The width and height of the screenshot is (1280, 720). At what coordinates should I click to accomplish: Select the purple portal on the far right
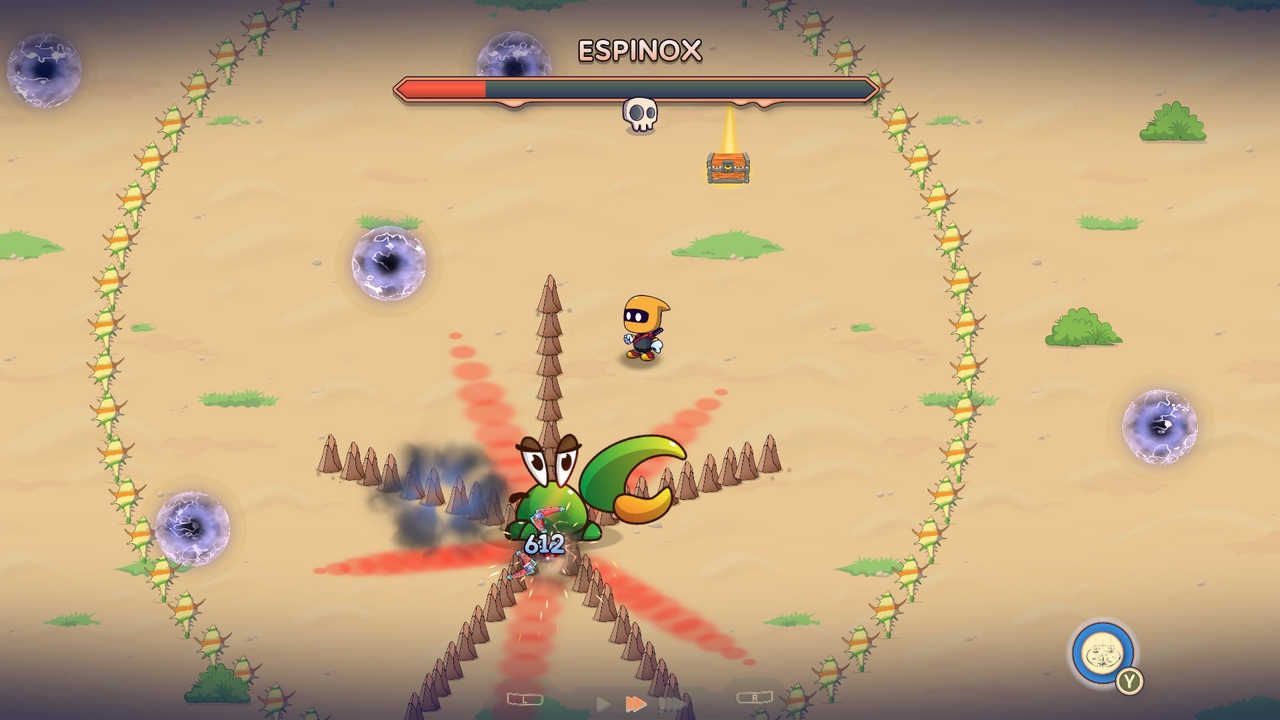pyautogui.click(x=1158, y=427)
